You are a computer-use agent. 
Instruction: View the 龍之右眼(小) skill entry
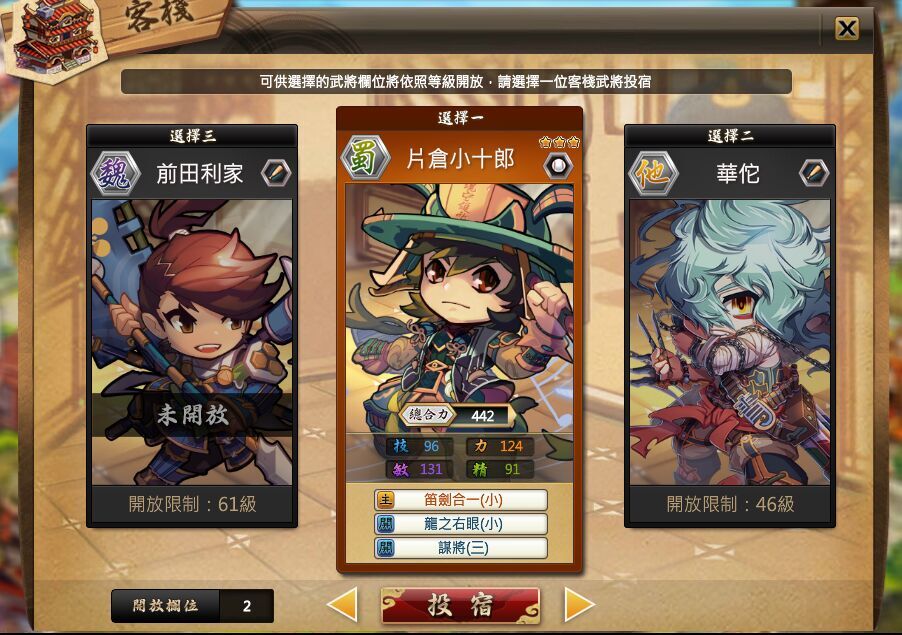[x=461, y=524]
